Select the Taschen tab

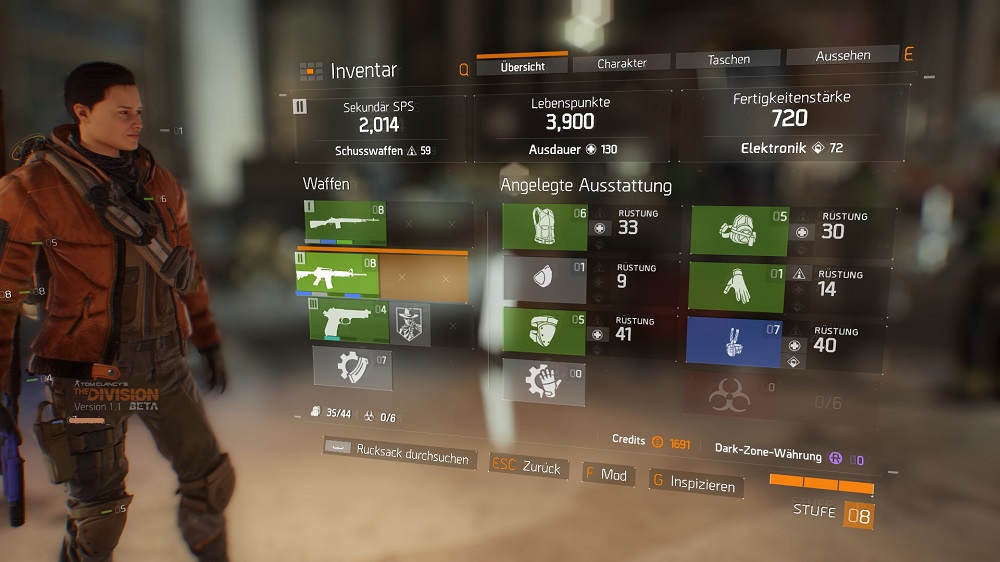tap(729, 60)
